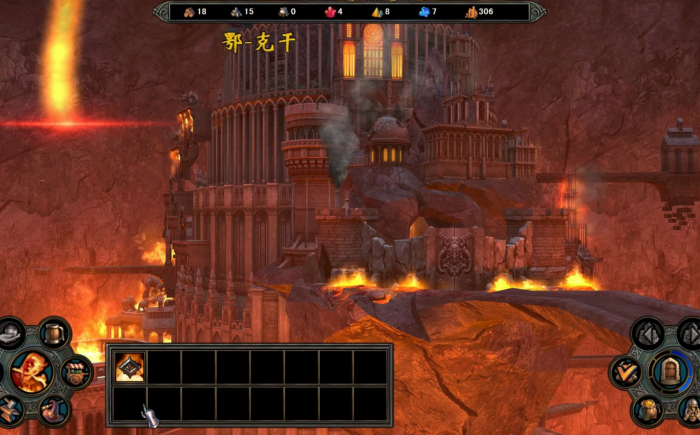This screenshot has height=435, width=700.
Task: Open the tavern via the beer mug icon
Action: pos(55,332)
